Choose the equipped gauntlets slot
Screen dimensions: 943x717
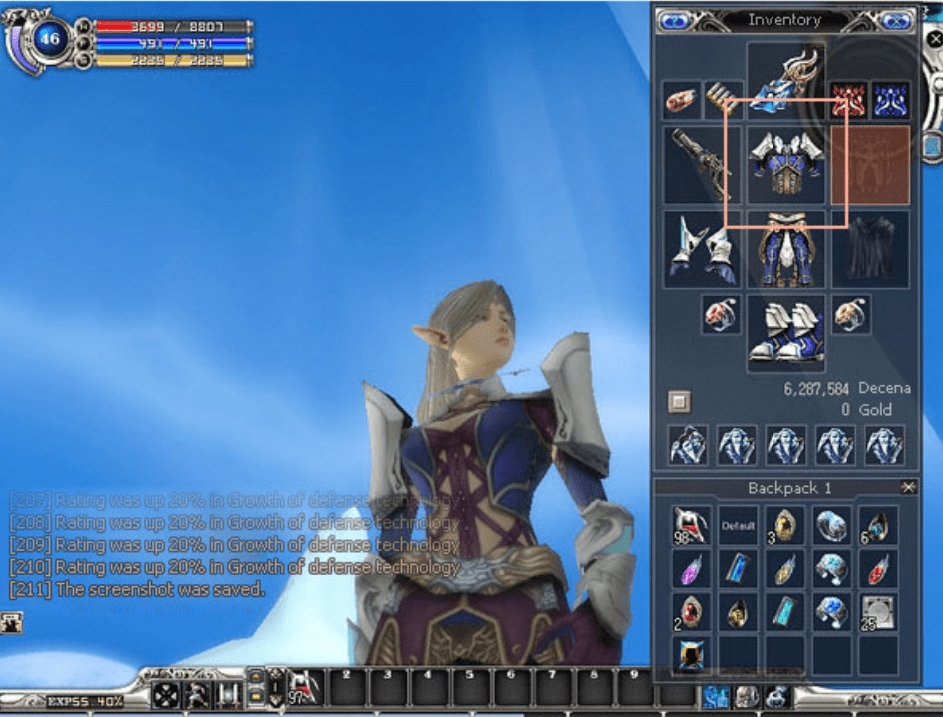pos(702,248)
